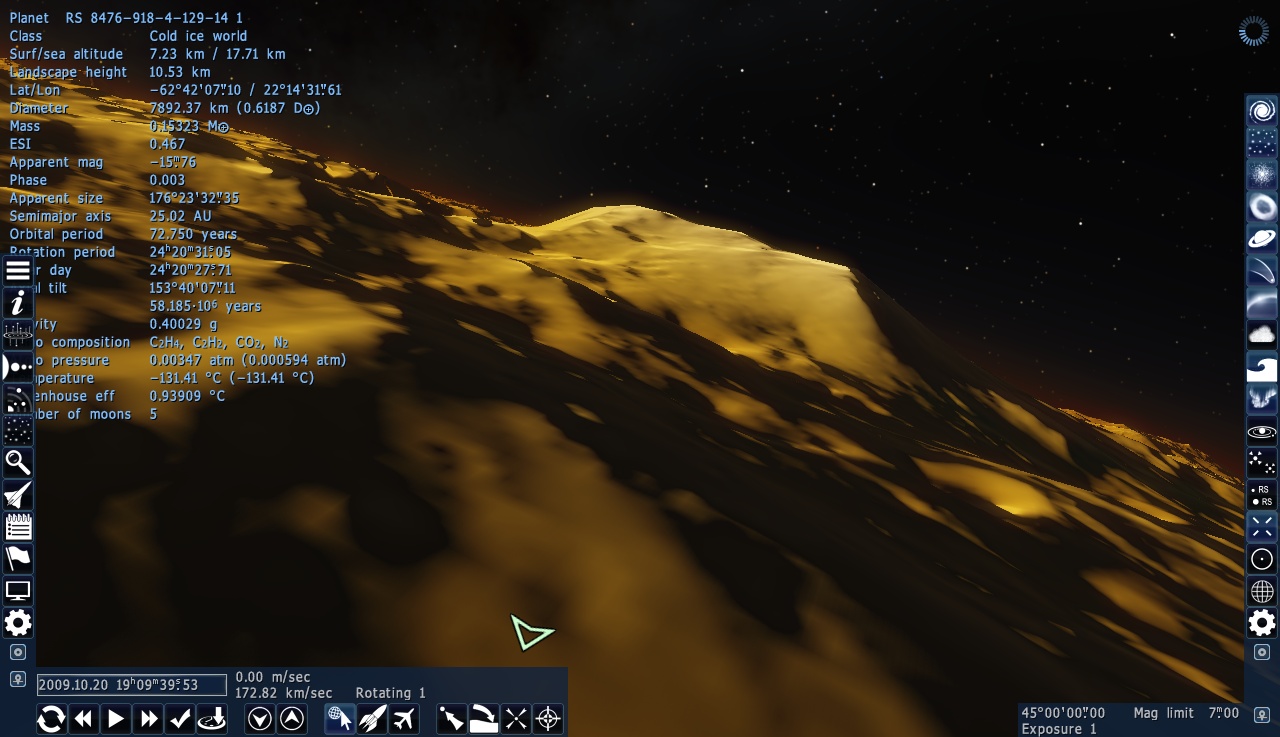Select the spacecraft rocket flight mode

click(x=372, y=718)
